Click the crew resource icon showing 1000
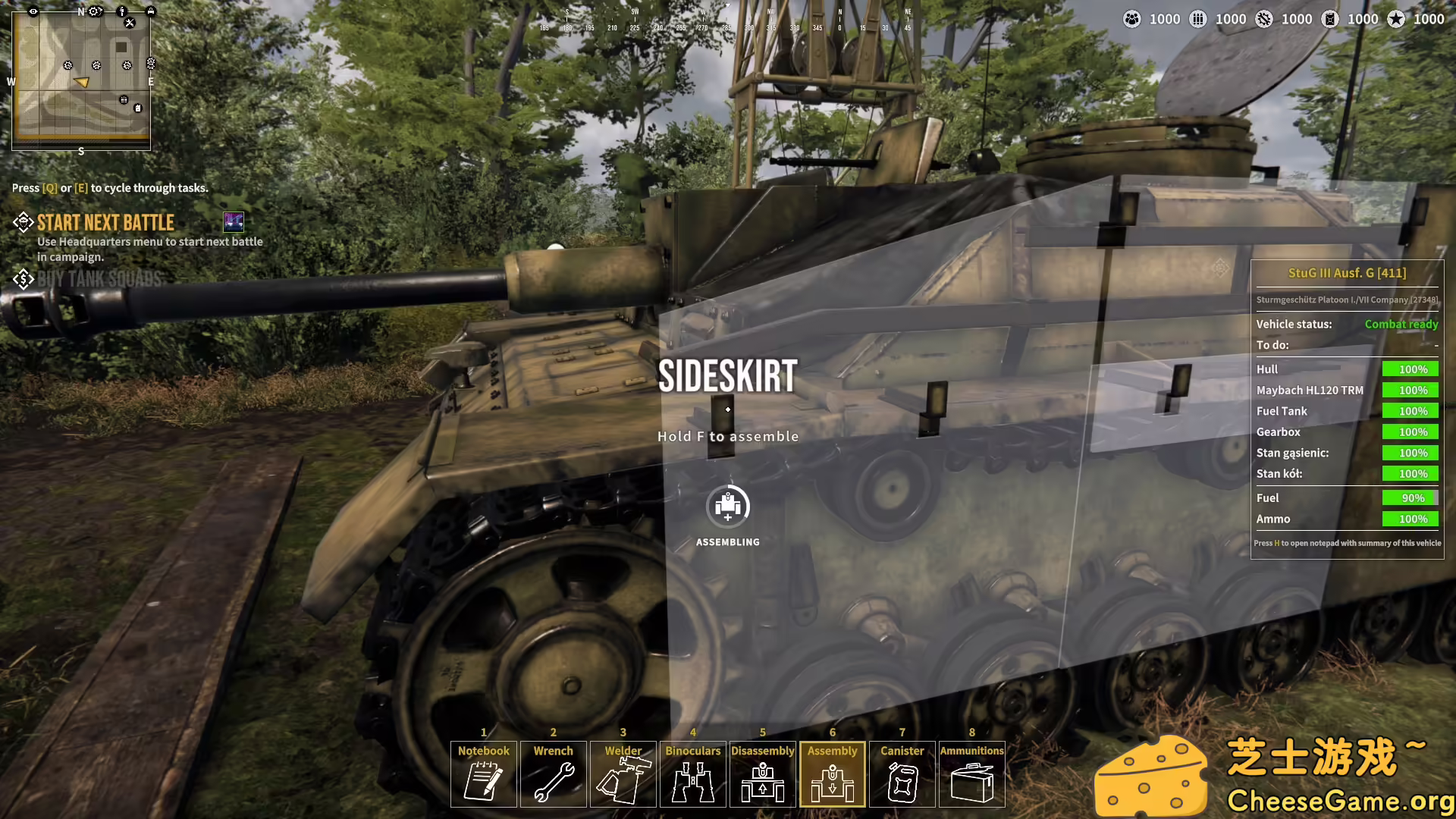The image size is (1456, 819). (1132, 19)
